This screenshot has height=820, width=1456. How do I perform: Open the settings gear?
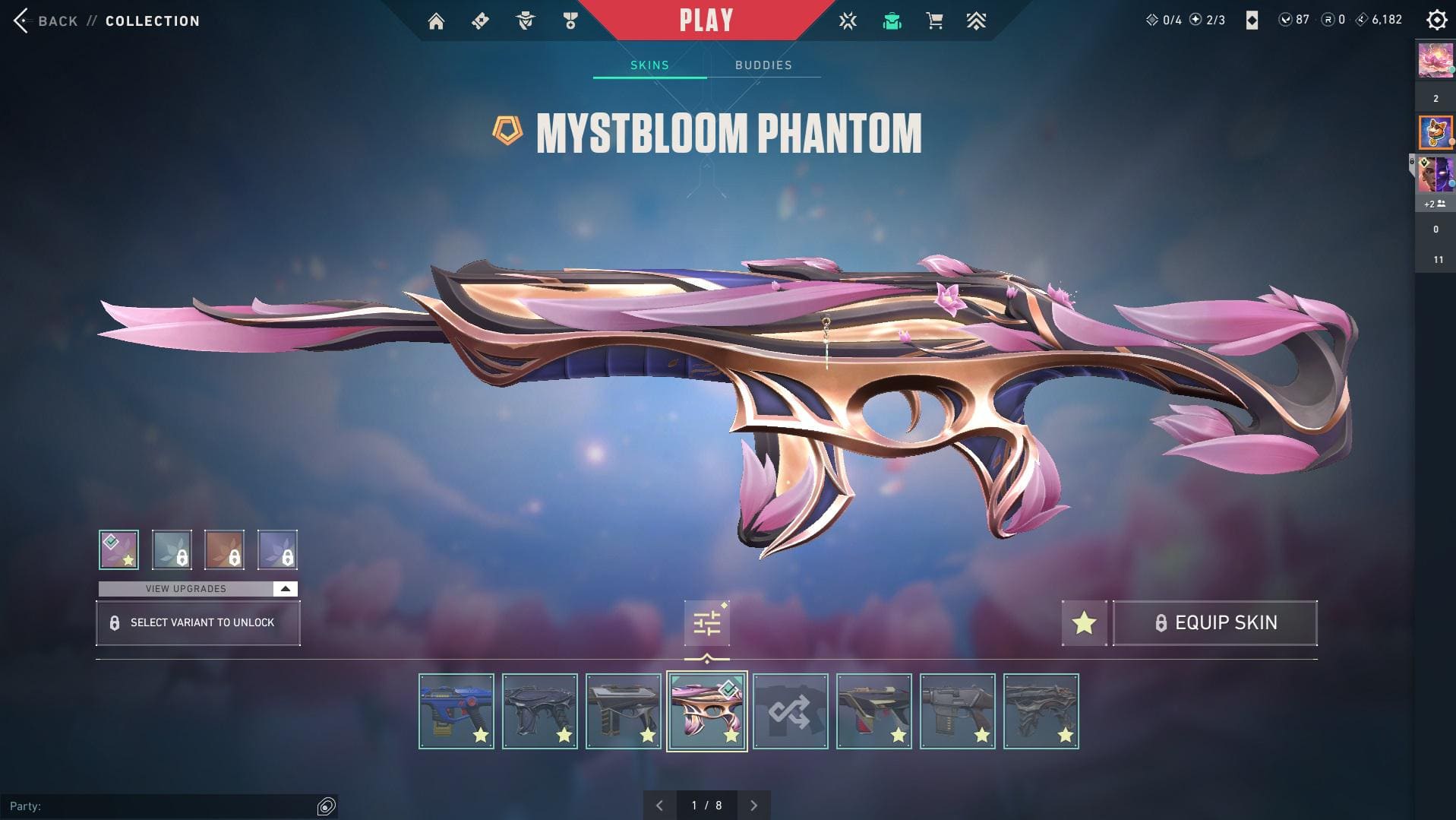click(x=1436, y=21)
